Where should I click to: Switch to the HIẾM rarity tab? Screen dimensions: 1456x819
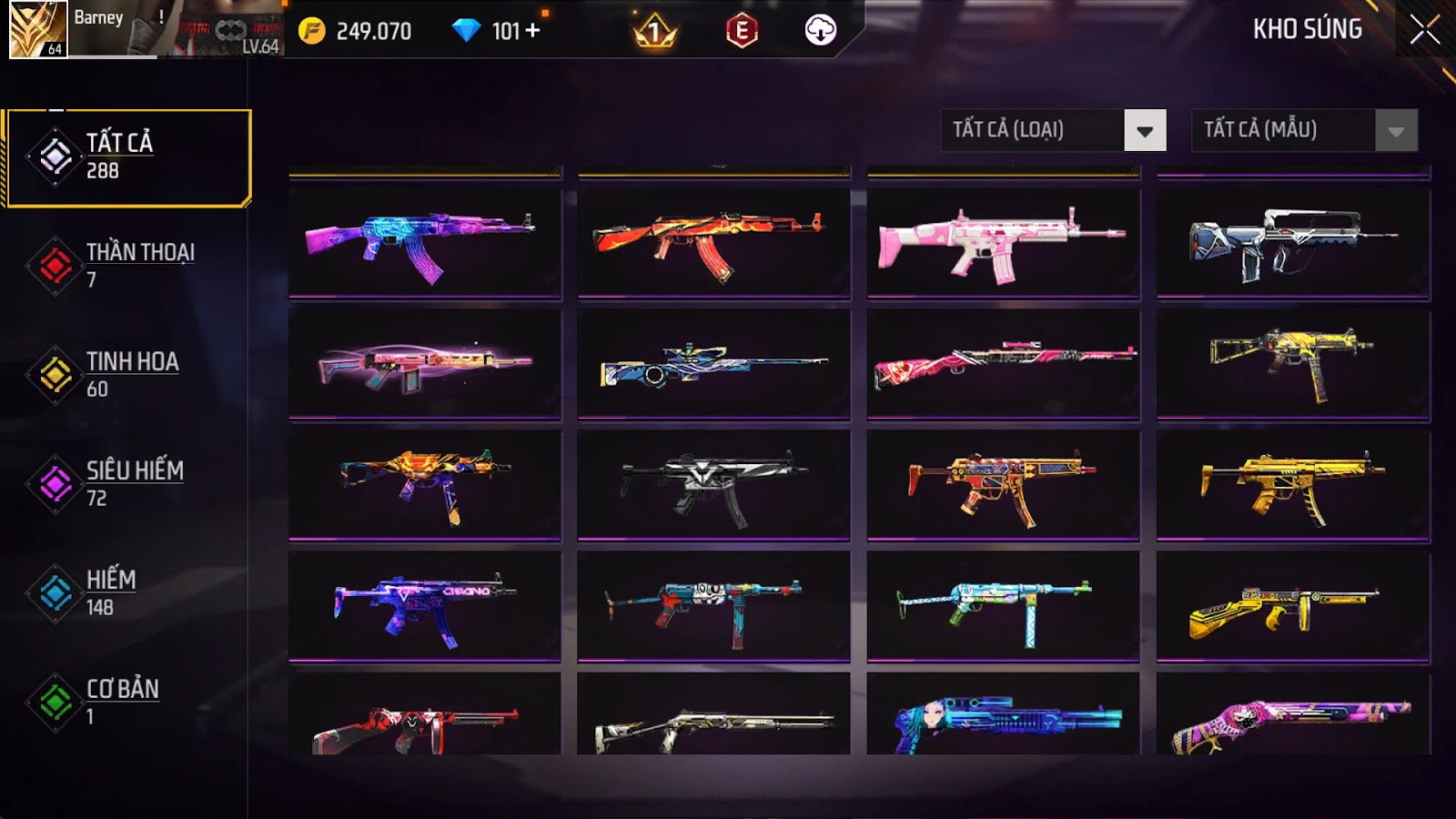(127, 592)
